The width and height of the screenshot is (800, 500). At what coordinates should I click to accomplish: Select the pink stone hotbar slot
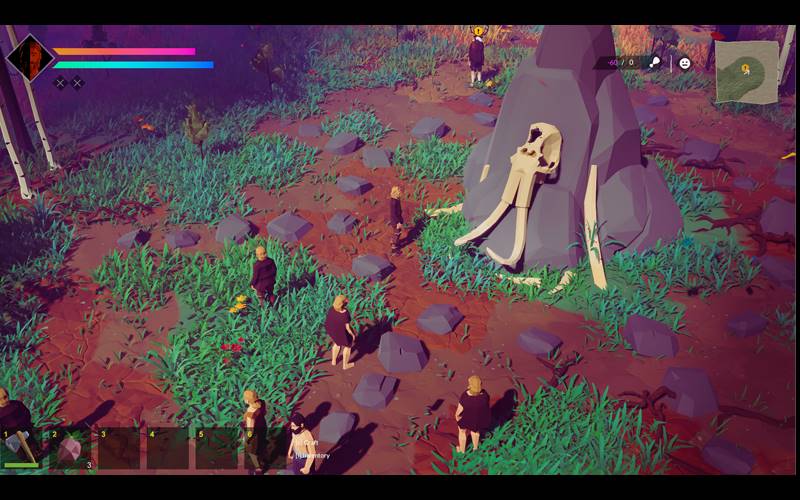coord(71,449)
